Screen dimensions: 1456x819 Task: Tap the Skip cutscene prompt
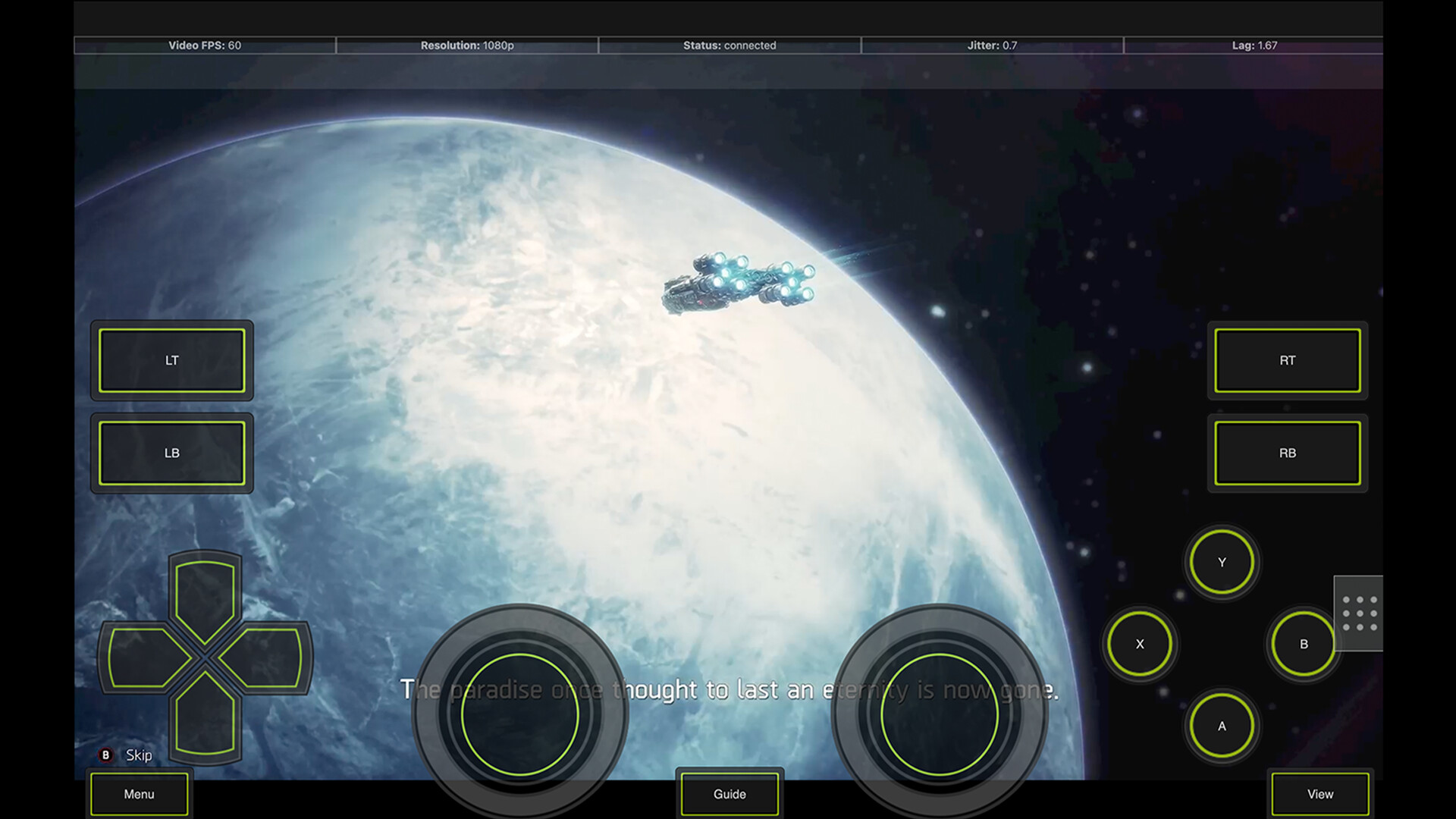coord(125,755)
